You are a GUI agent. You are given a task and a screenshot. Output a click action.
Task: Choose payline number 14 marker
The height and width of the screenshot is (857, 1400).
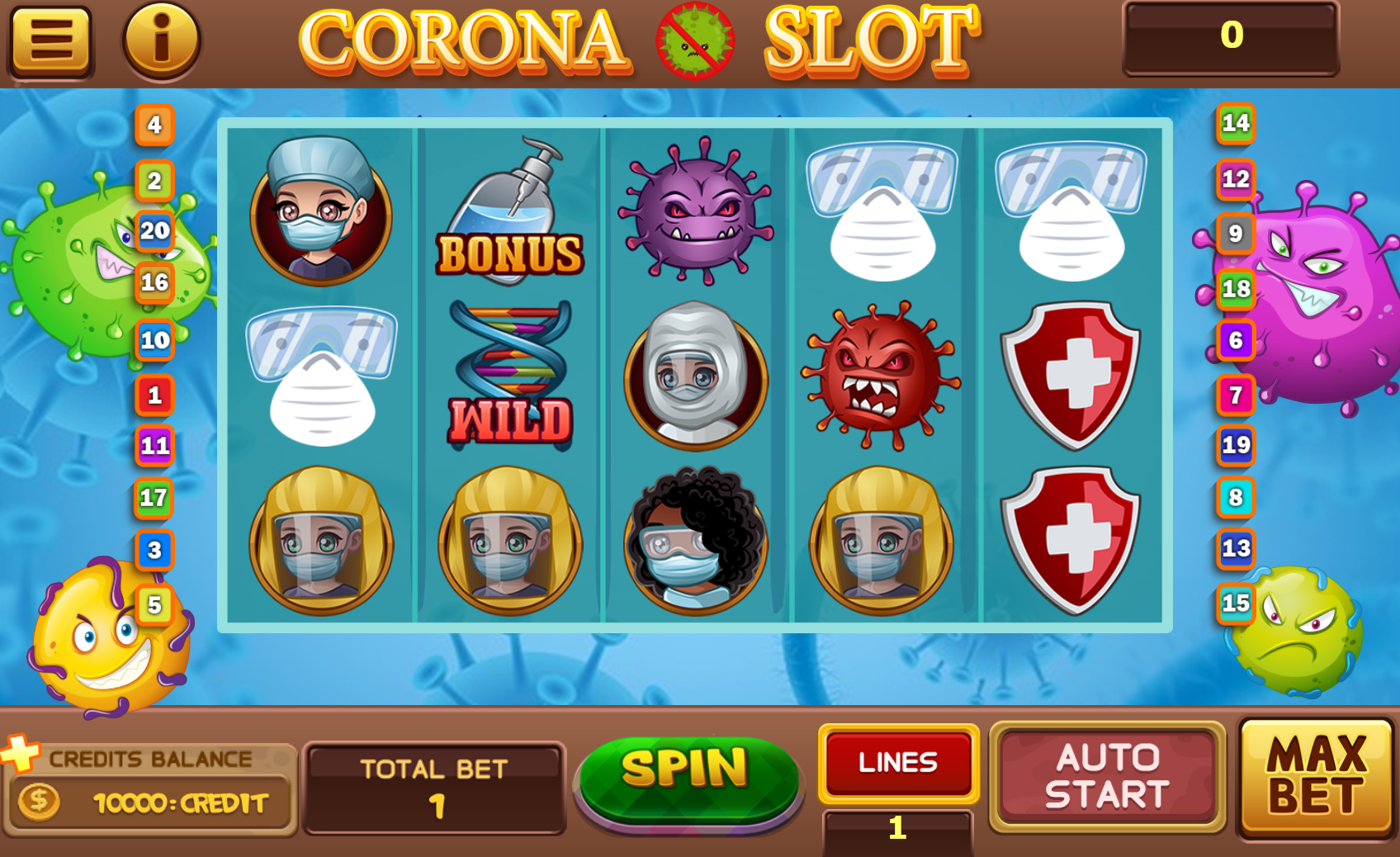[1236, 124]
